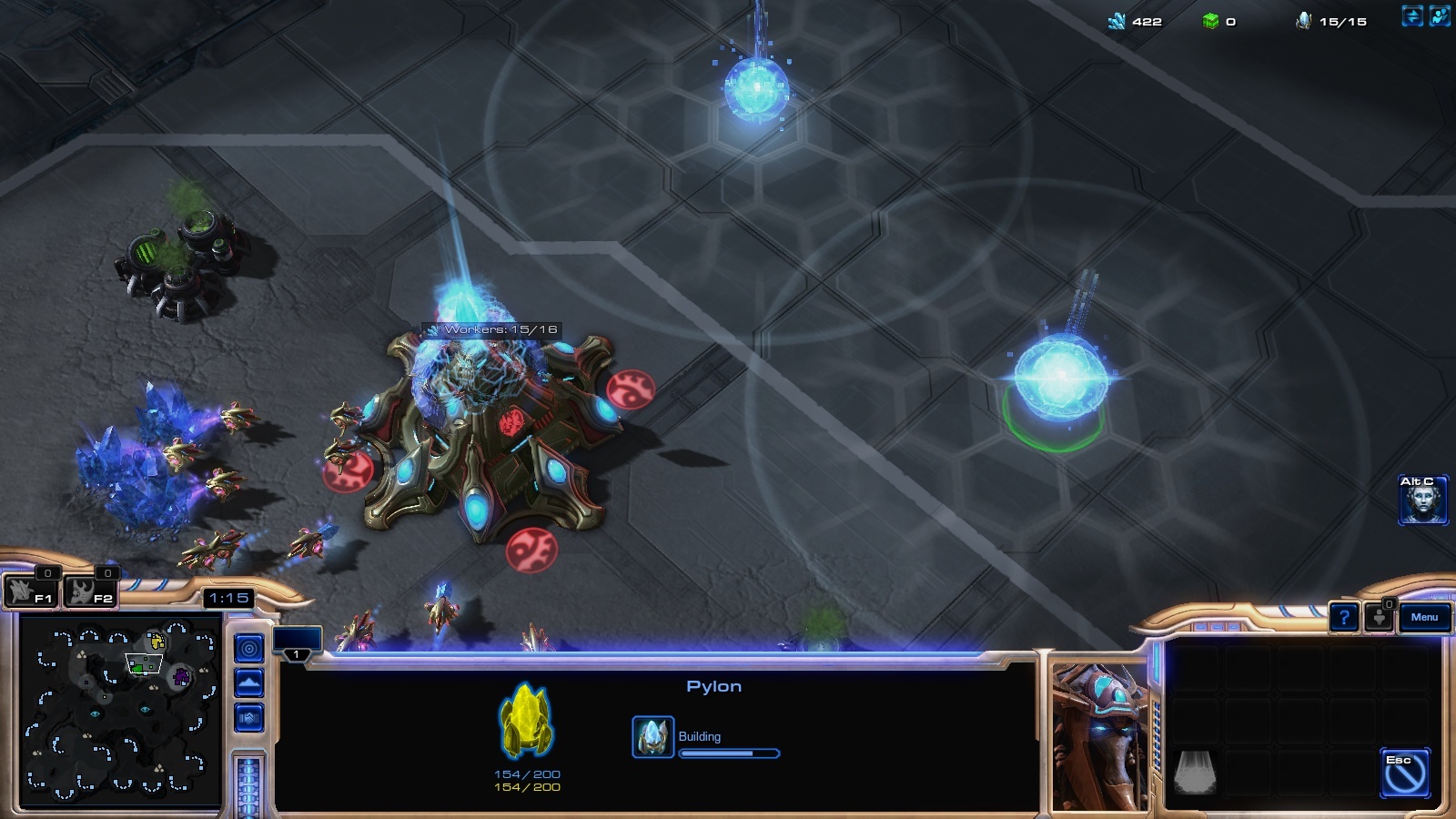Image resolution: width=1456 pixels, height=819 pixels.
Task: Select the pylon with the green selection circle
Action: pyautogui.click(x=1059, y=380)
